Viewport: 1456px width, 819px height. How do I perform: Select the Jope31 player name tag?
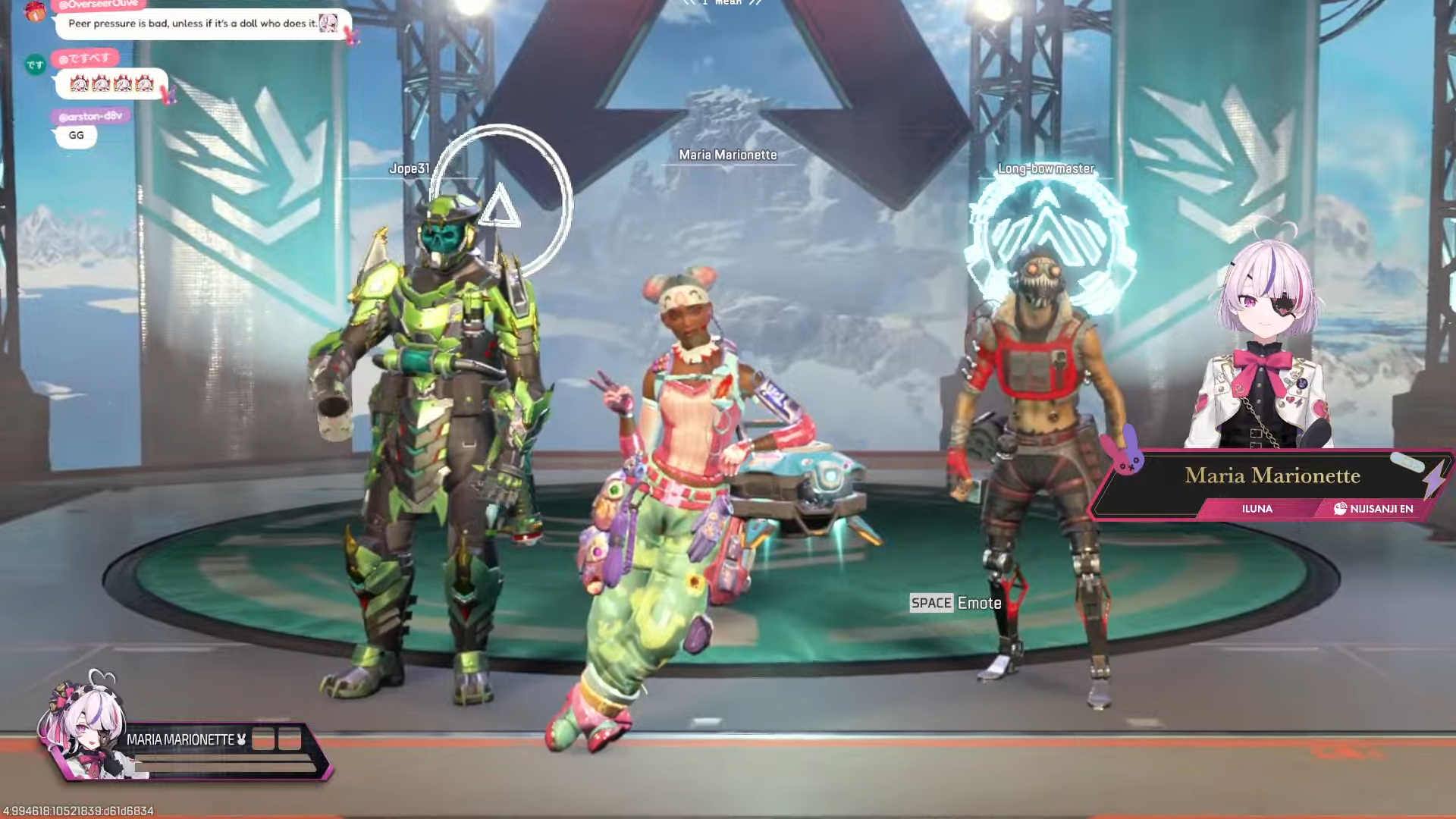409,168
